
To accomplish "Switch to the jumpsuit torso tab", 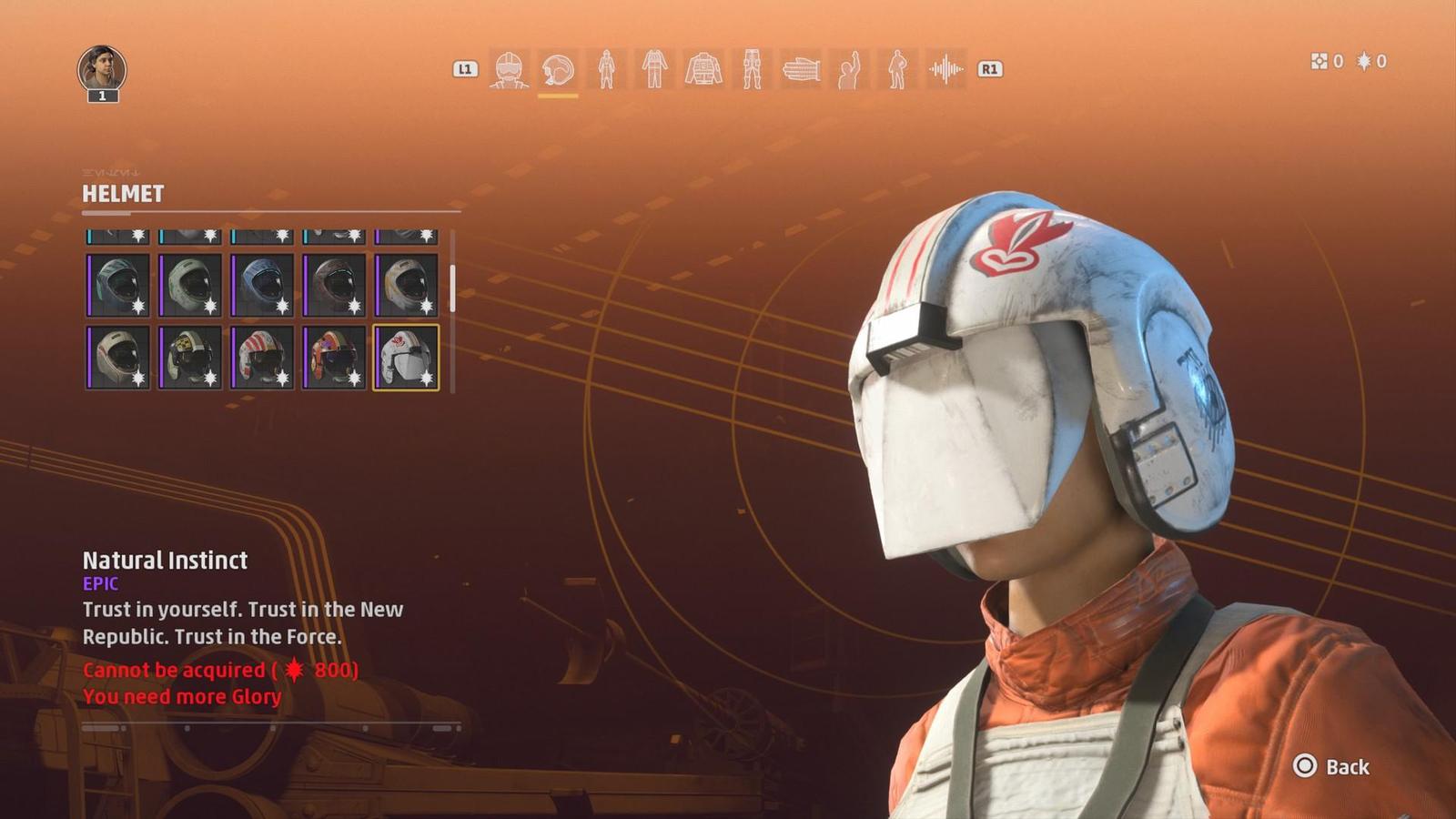I will click(x=654, y=69).
